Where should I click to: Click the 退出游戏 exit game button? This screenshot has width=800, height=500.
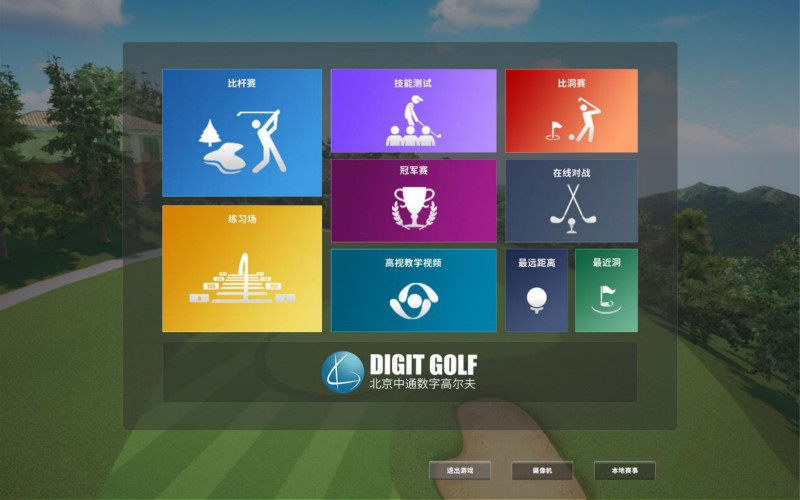[x=460, y=470]
